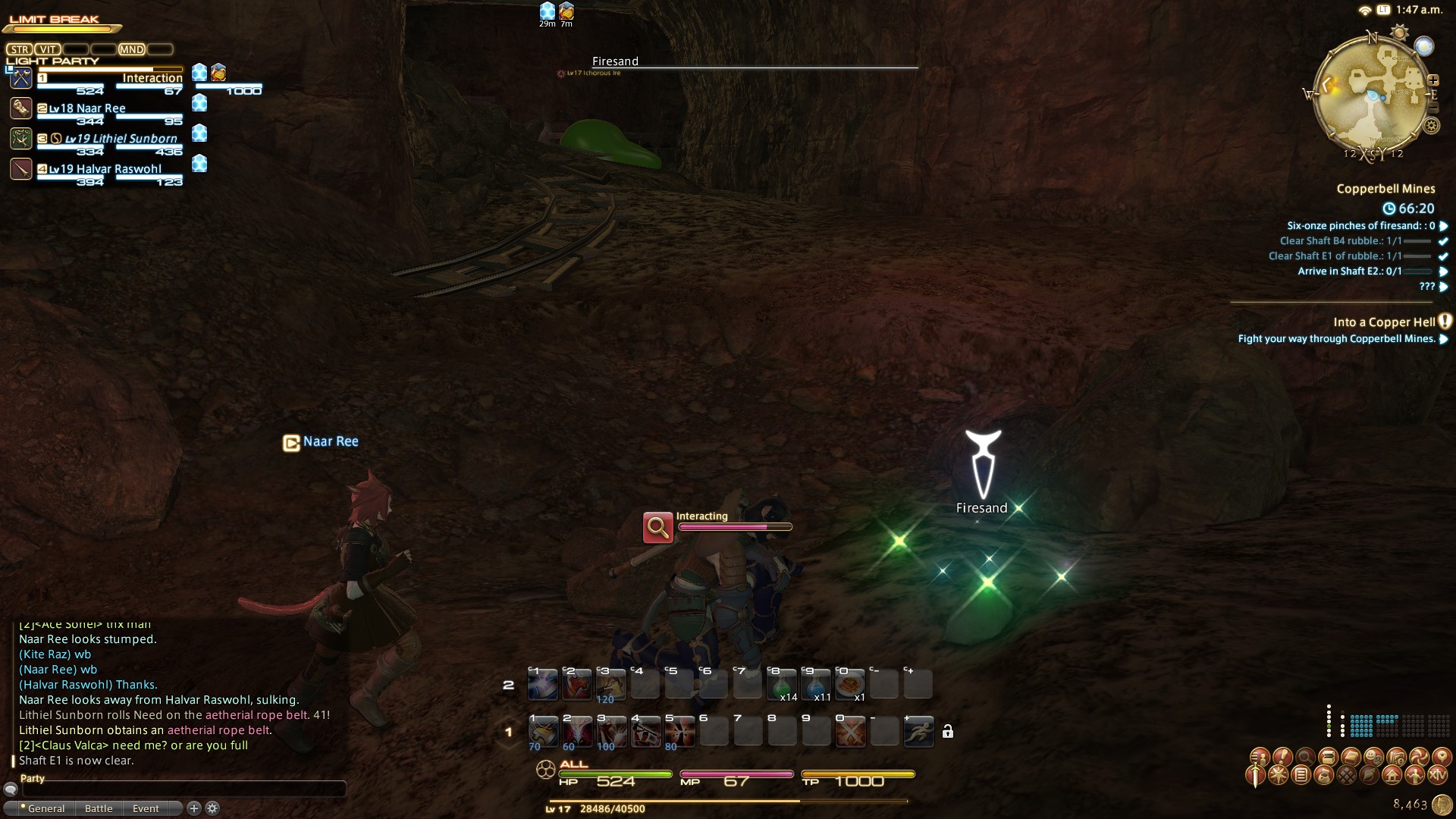
Task: Toggle the hotbar padlock
Action: (x=947, y=731)
